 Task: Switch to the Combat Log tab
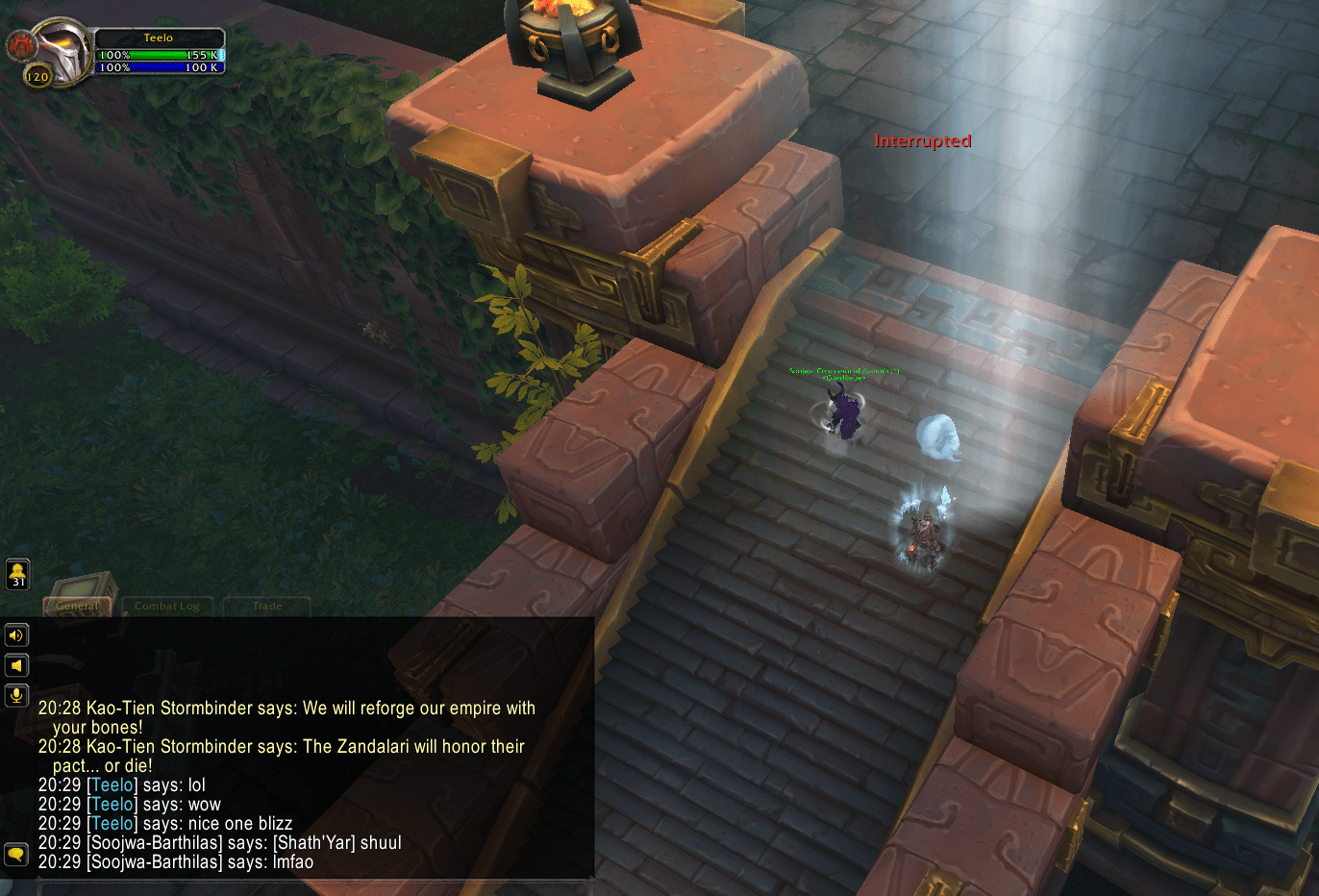pos(167,606)
